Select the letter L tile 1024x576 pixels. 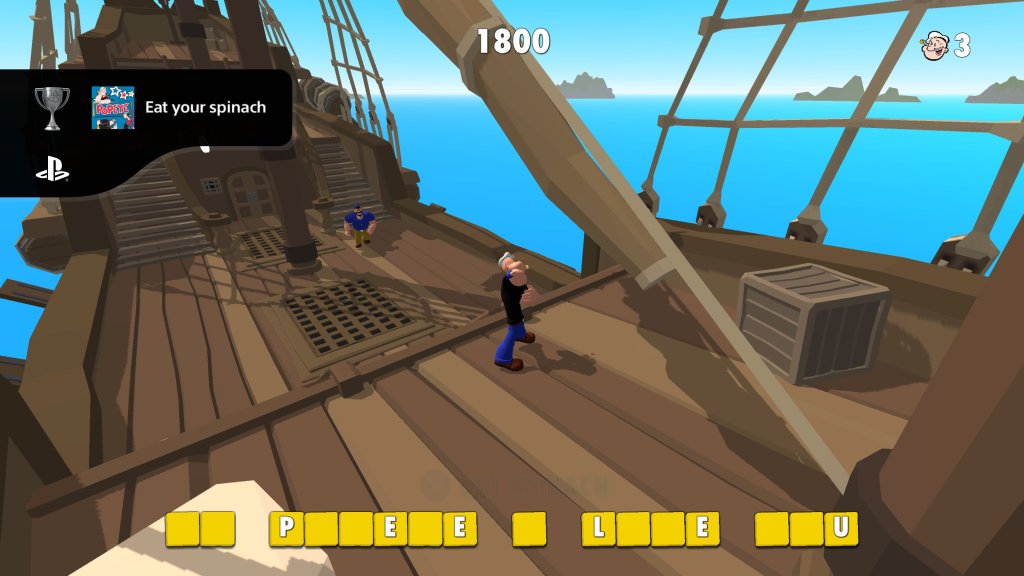point(599,528)
